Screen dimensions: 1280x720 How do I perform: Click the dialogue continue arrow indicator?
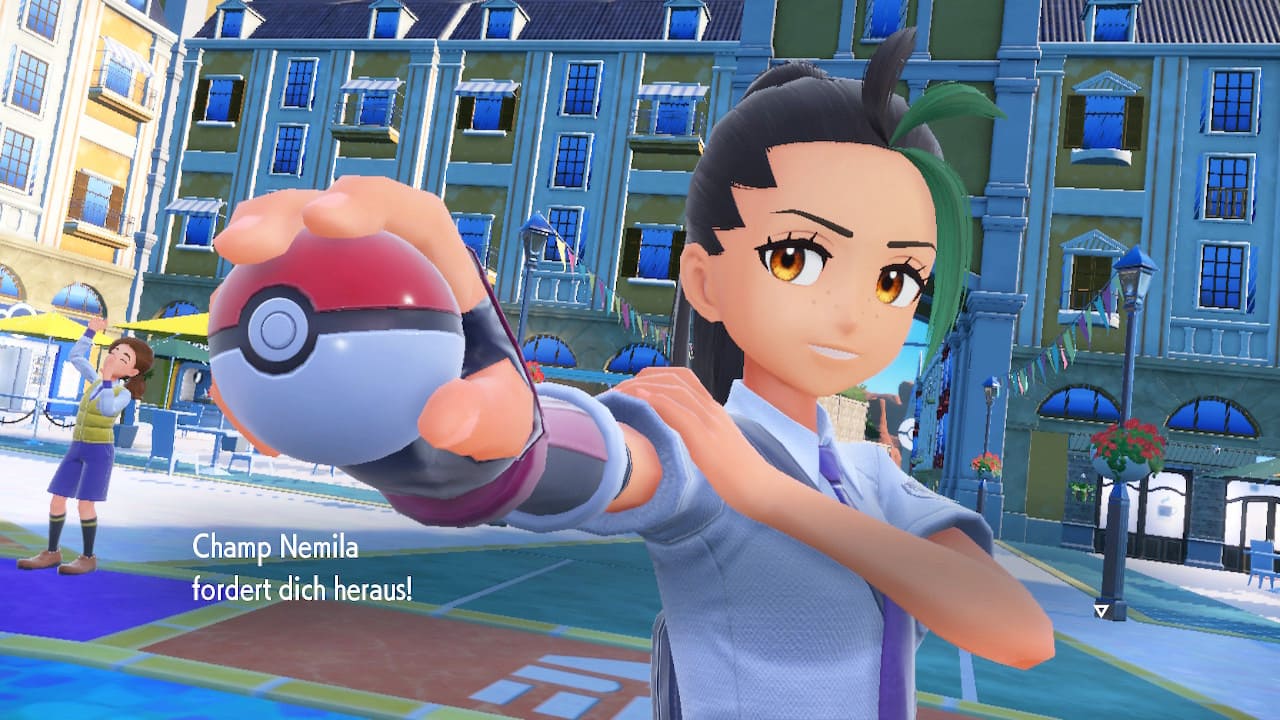click(x=1101, y=609)
